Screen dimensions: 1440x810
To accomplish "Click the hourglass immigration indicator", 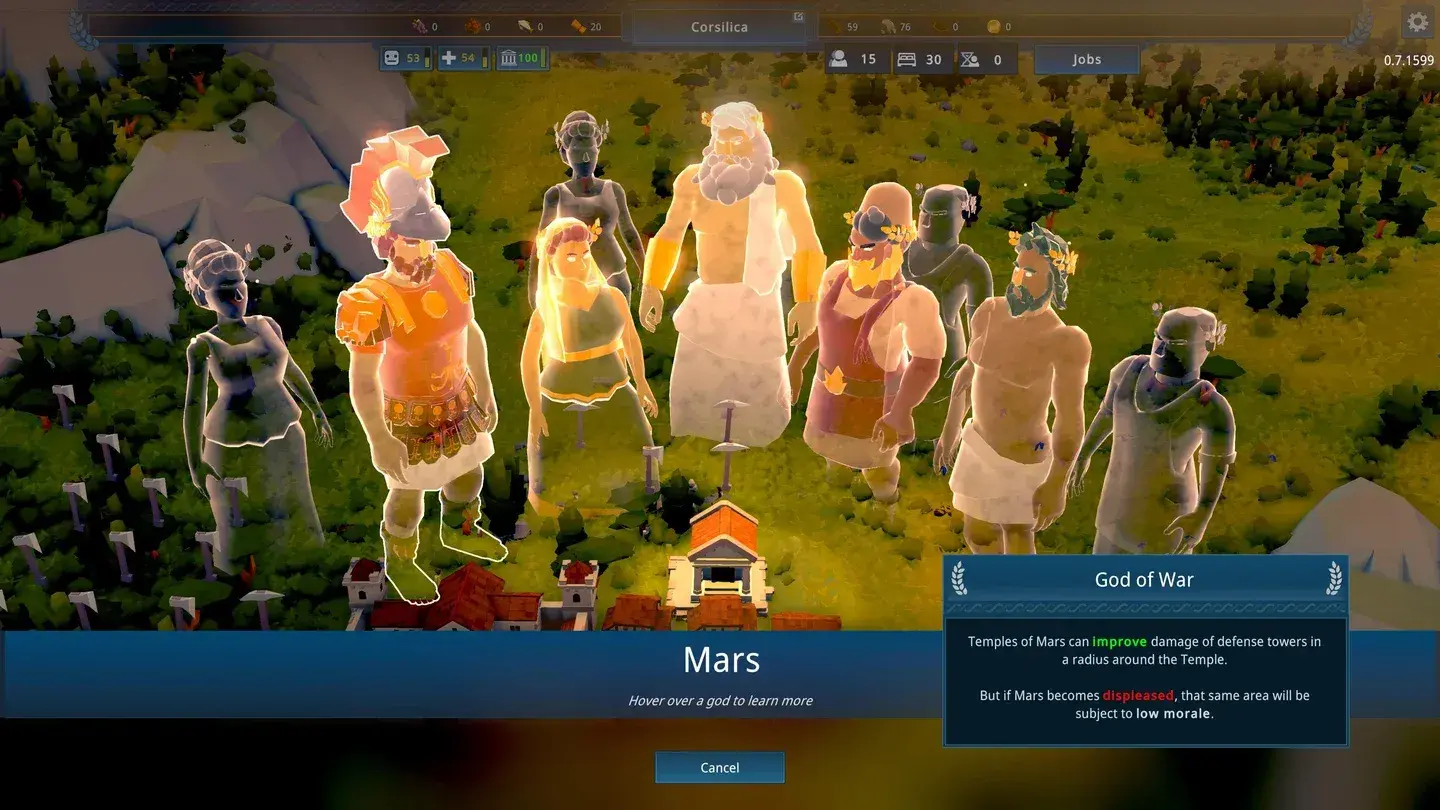I will 983,60.
